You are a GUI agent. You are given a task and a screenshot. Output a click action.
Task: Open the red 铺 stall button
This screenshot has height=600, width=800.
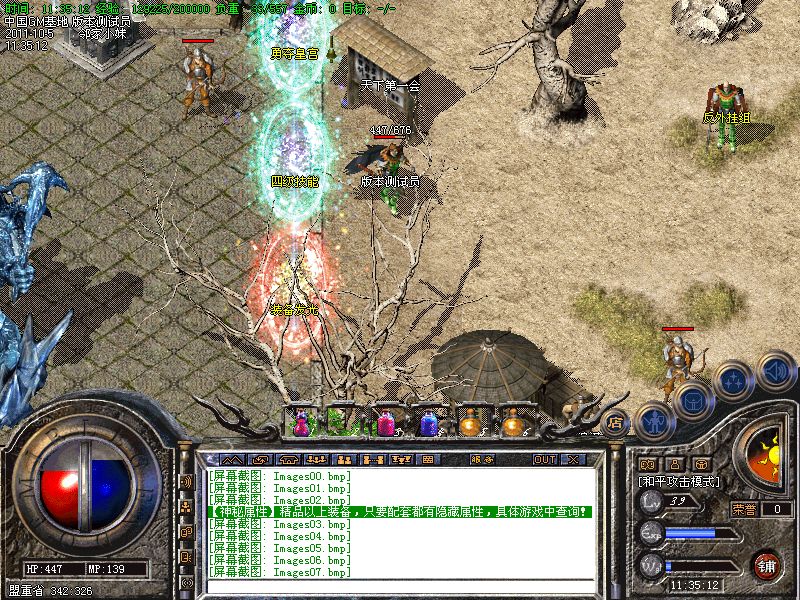pos(767,564)
